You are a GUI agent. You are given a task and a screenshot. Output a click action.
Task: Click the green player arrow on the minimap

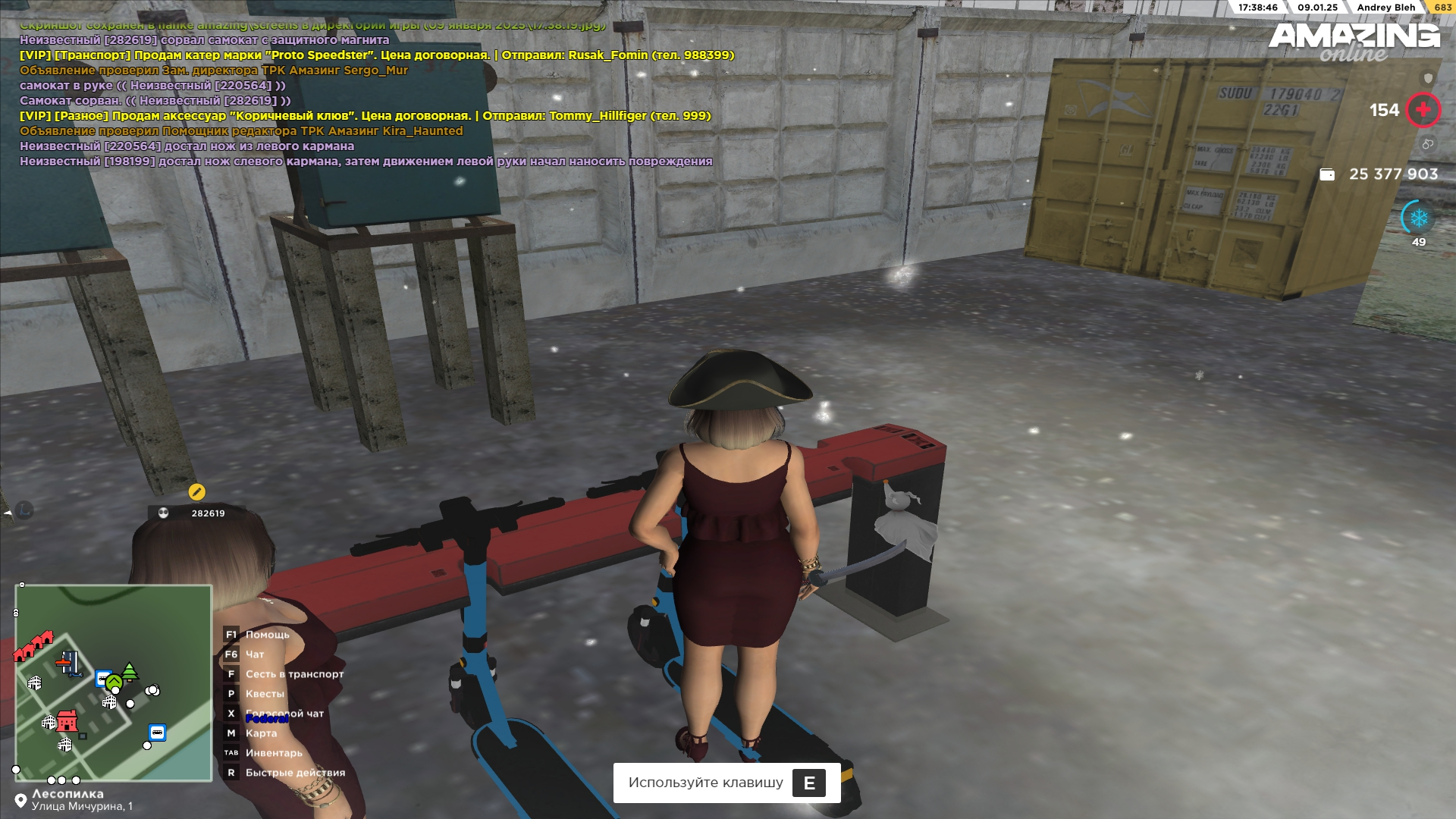tap(114, 683)
